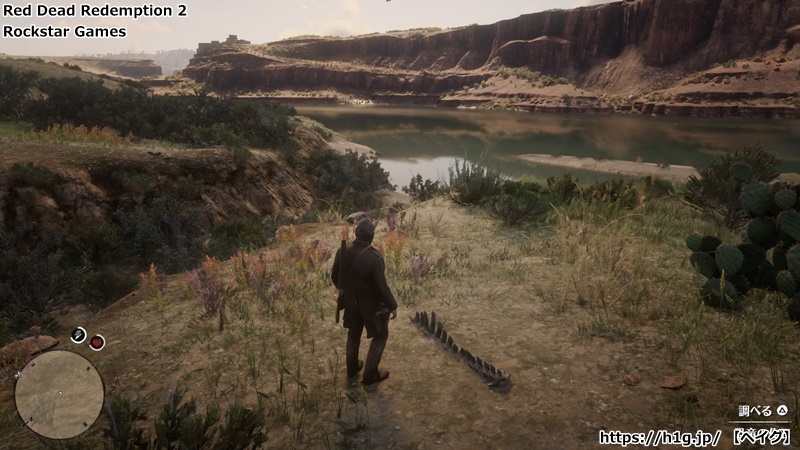Click the circular minimap radar
Viewport: 800px width, 450px height.
pos(59,394)
